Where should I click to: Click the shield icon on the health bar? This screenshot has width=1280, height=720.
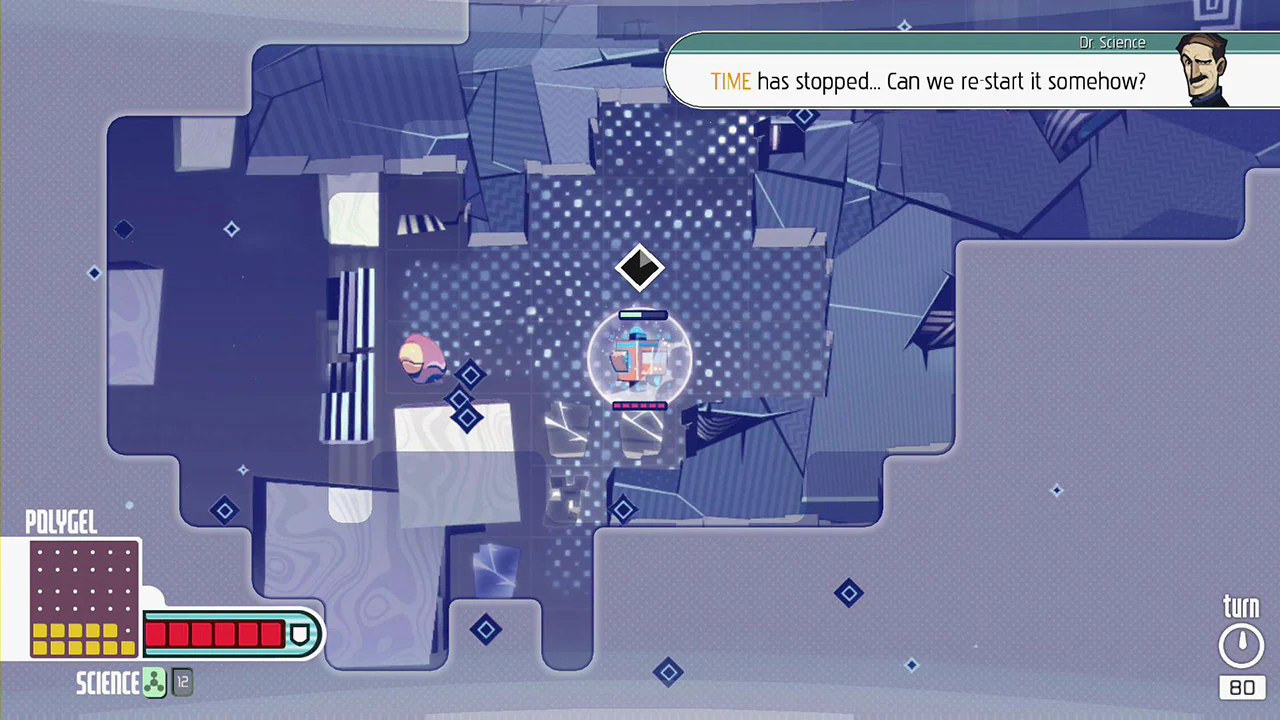click(x=301, y=633)
